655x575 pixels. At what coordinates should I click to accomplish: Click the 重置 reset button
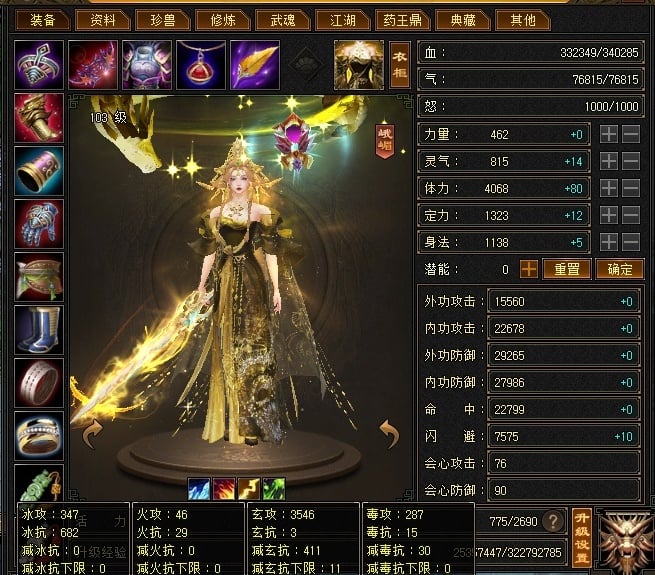[567, 269]
